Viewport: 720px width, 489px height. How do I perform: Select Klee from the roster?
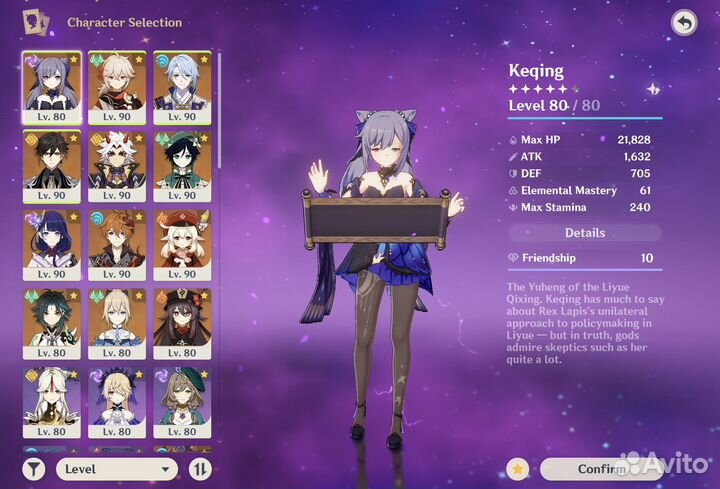181,243
